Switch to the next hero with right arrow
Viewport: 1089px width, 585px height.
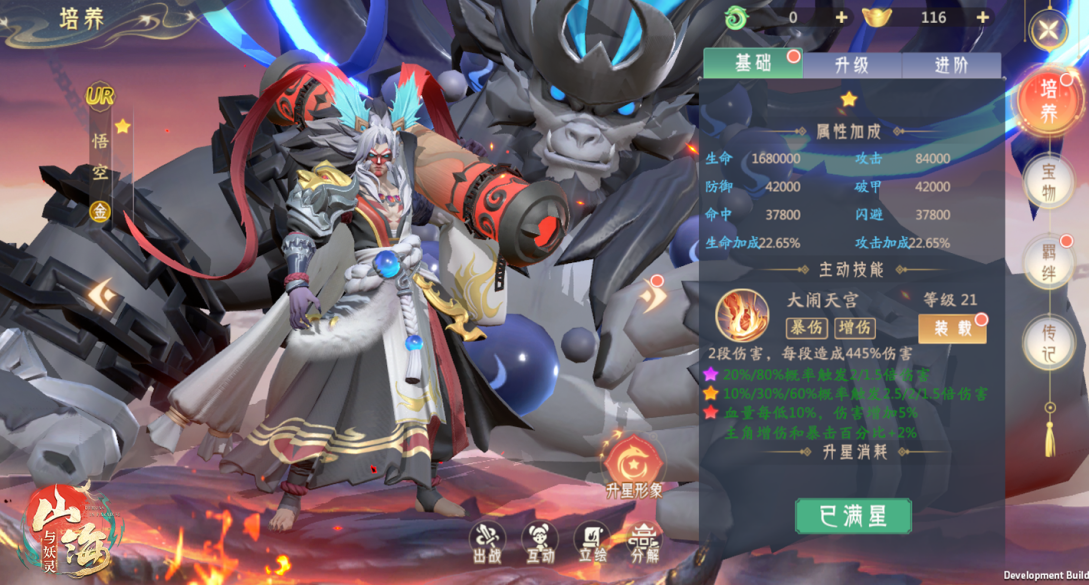click(x=655, y=297)
